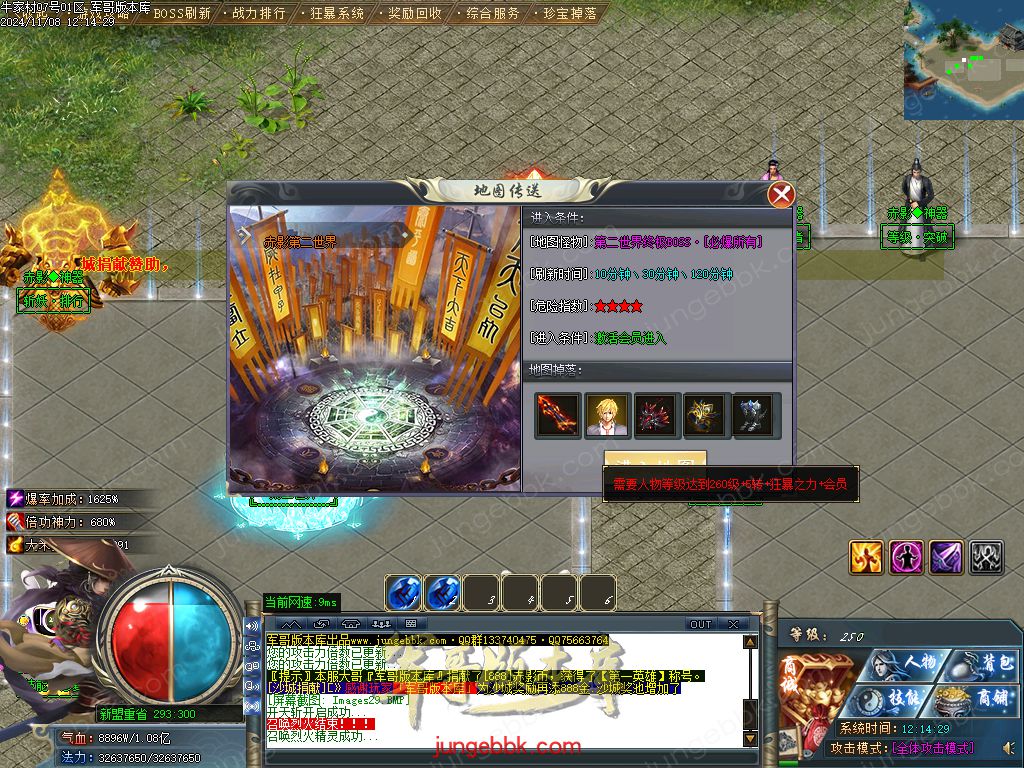Open the BOSS刷新 menu

pos(181,14)
